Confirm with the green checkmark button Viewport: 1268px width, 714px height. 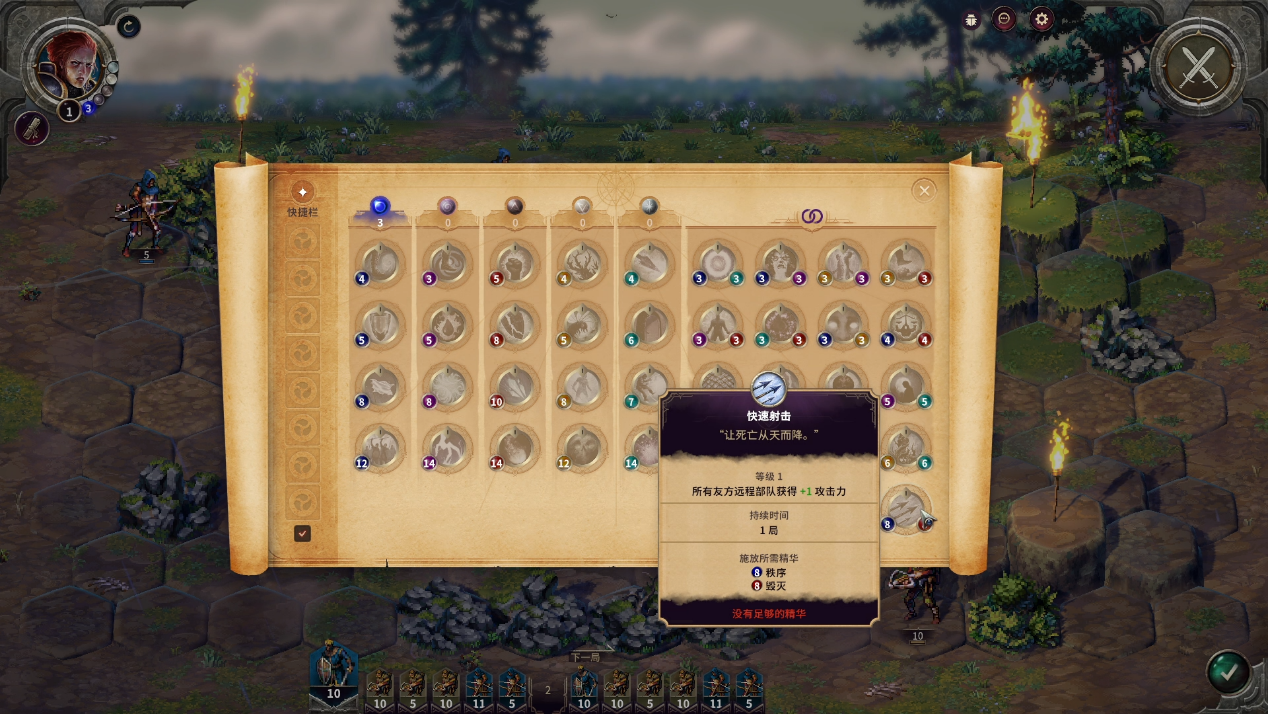(x=1227, y=670)
